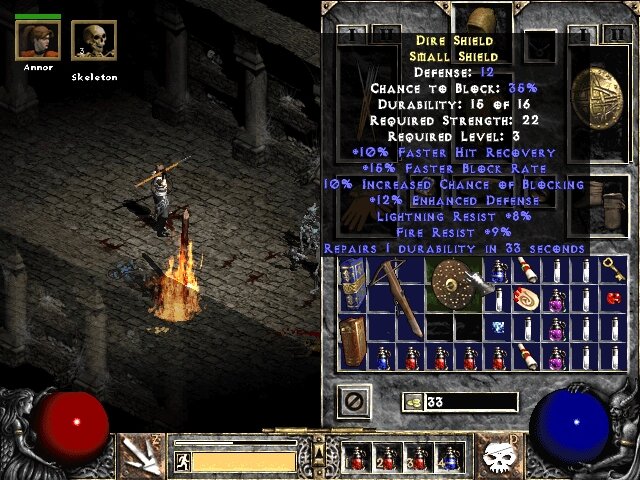The width and height of the screenshot is (640, 480).
Task: Click the gold coins button
Action: click(x=410, y=402)
